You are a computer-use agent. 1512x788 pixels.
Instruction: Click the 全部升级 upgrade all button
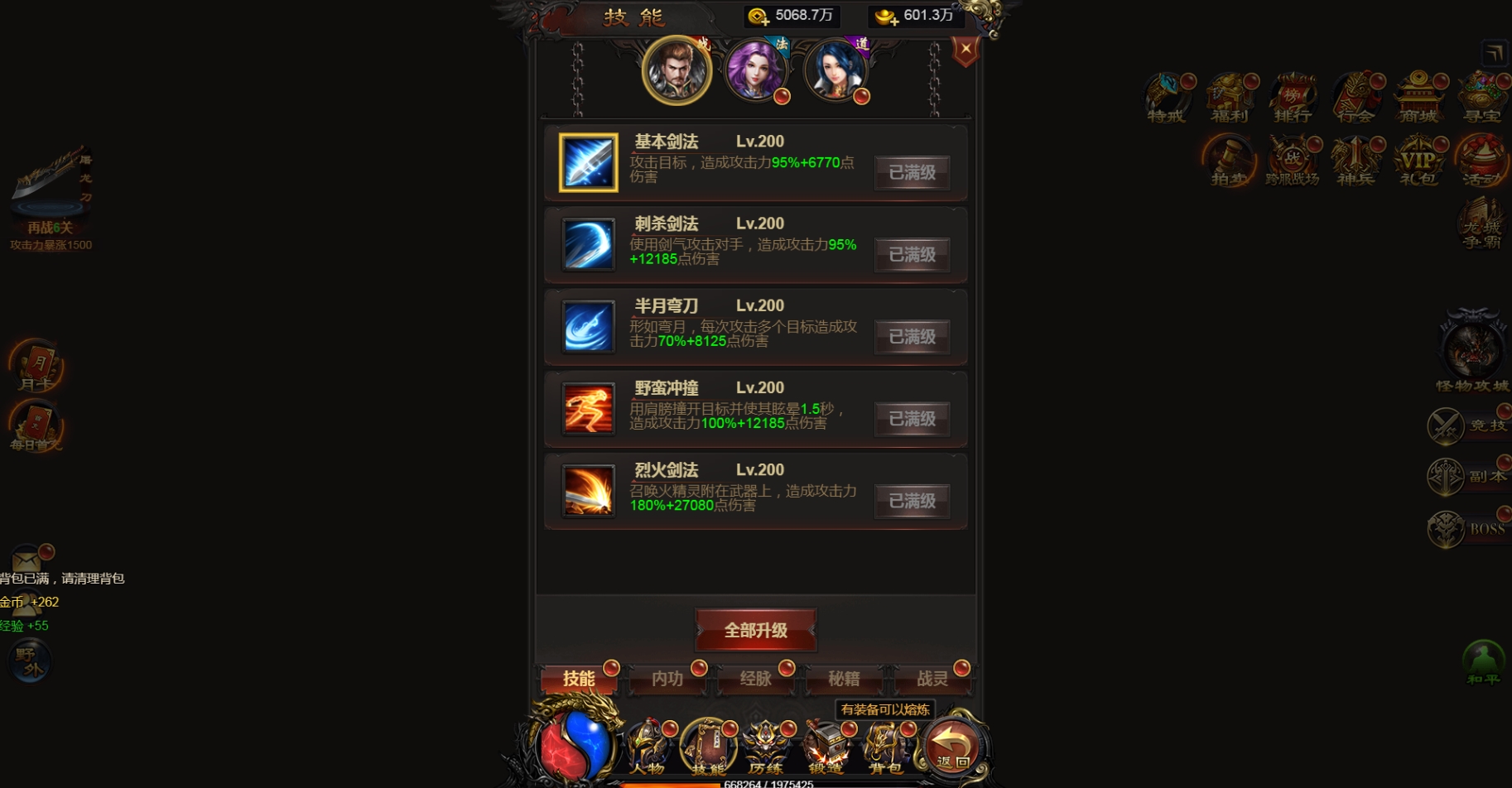tap(755, 630)
